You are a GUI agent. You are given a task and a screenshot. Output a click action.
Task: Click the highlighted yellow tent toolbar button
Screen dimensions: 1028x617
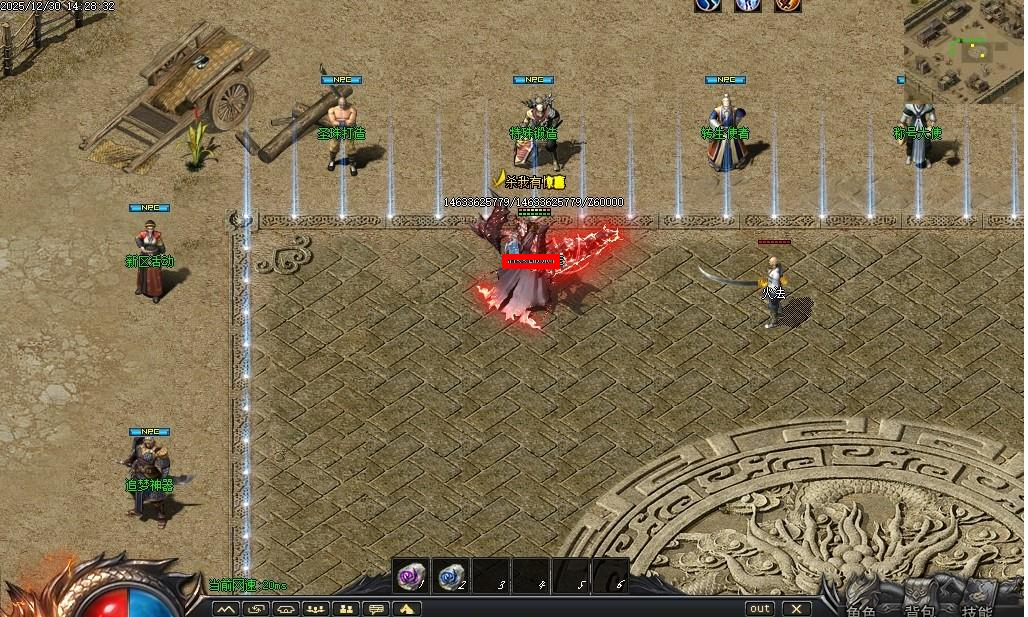coord(407,608)
